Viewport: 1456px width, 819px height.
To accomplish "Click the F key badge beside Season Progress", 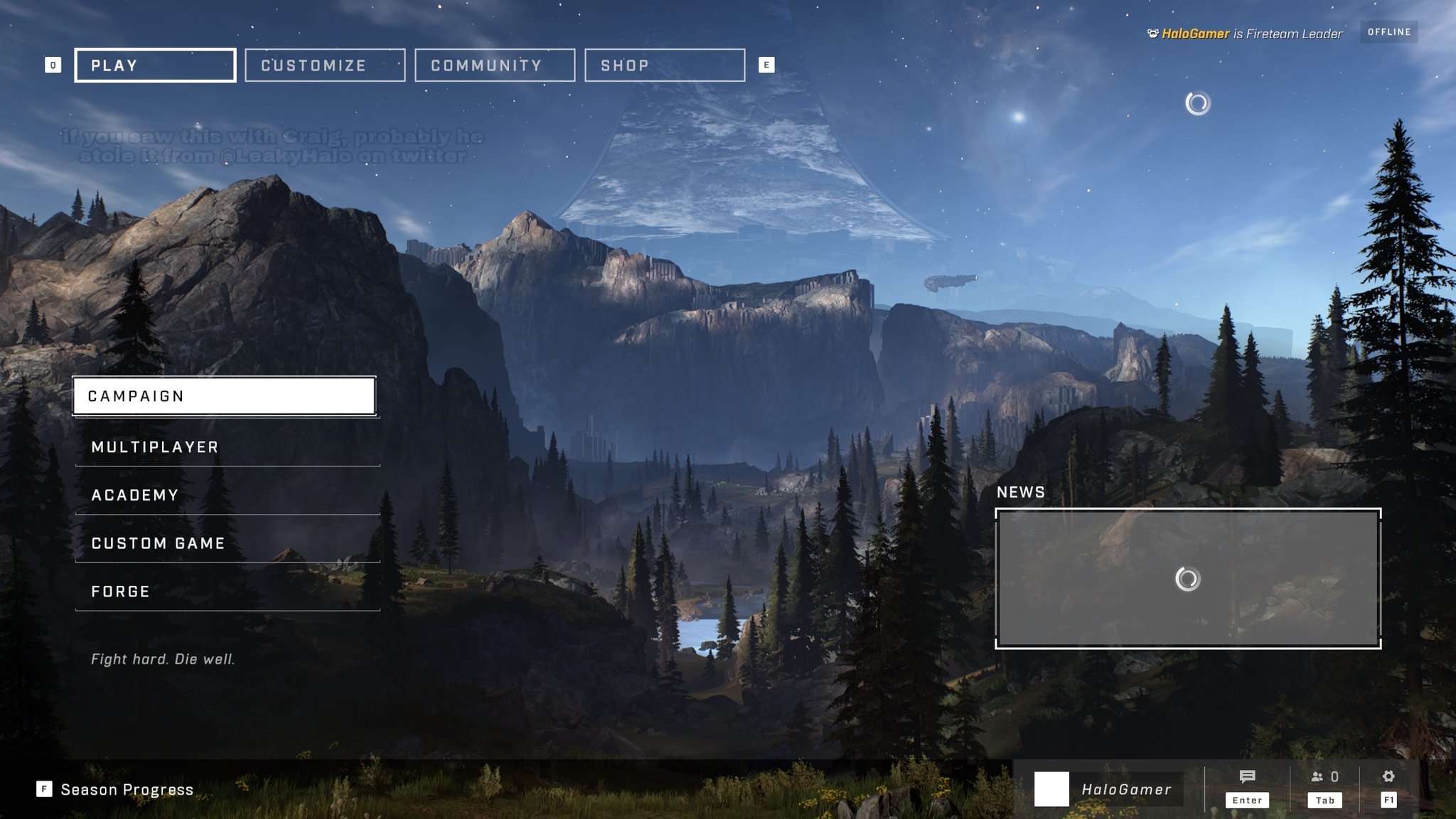I will pos(44,789).
